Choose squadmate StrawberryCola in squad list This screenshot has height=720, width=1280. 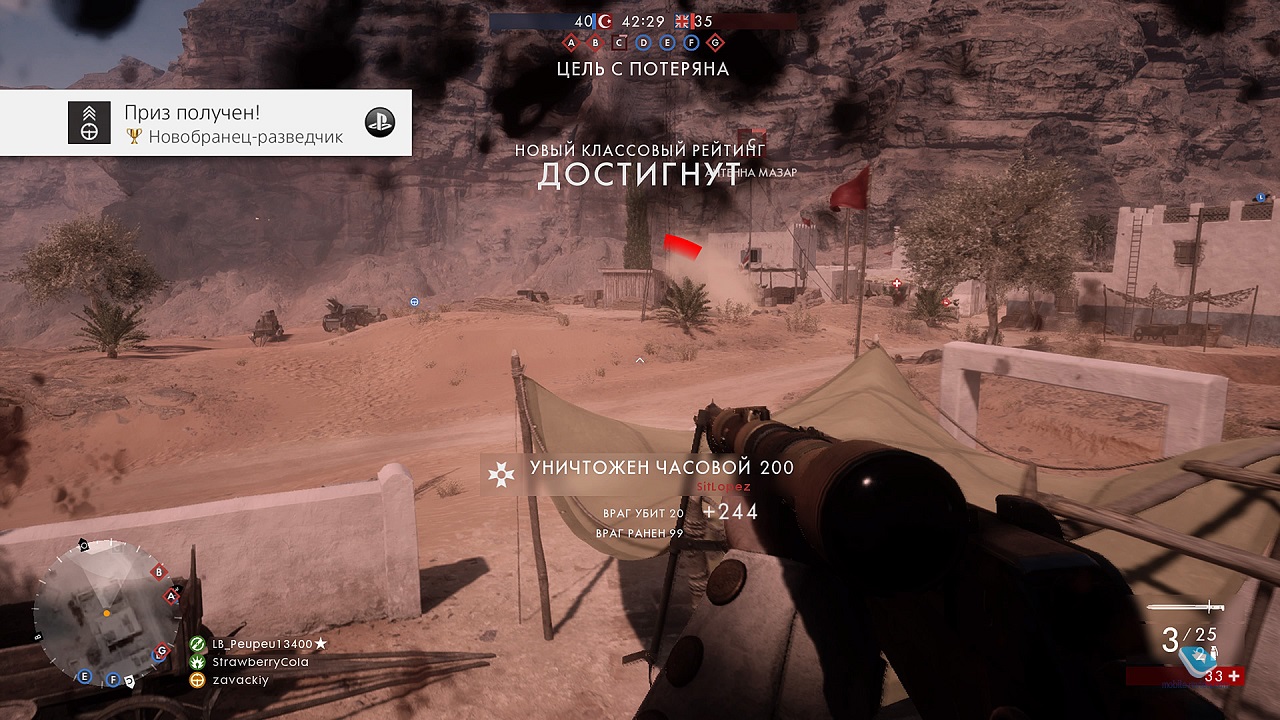tap(259, 662)
